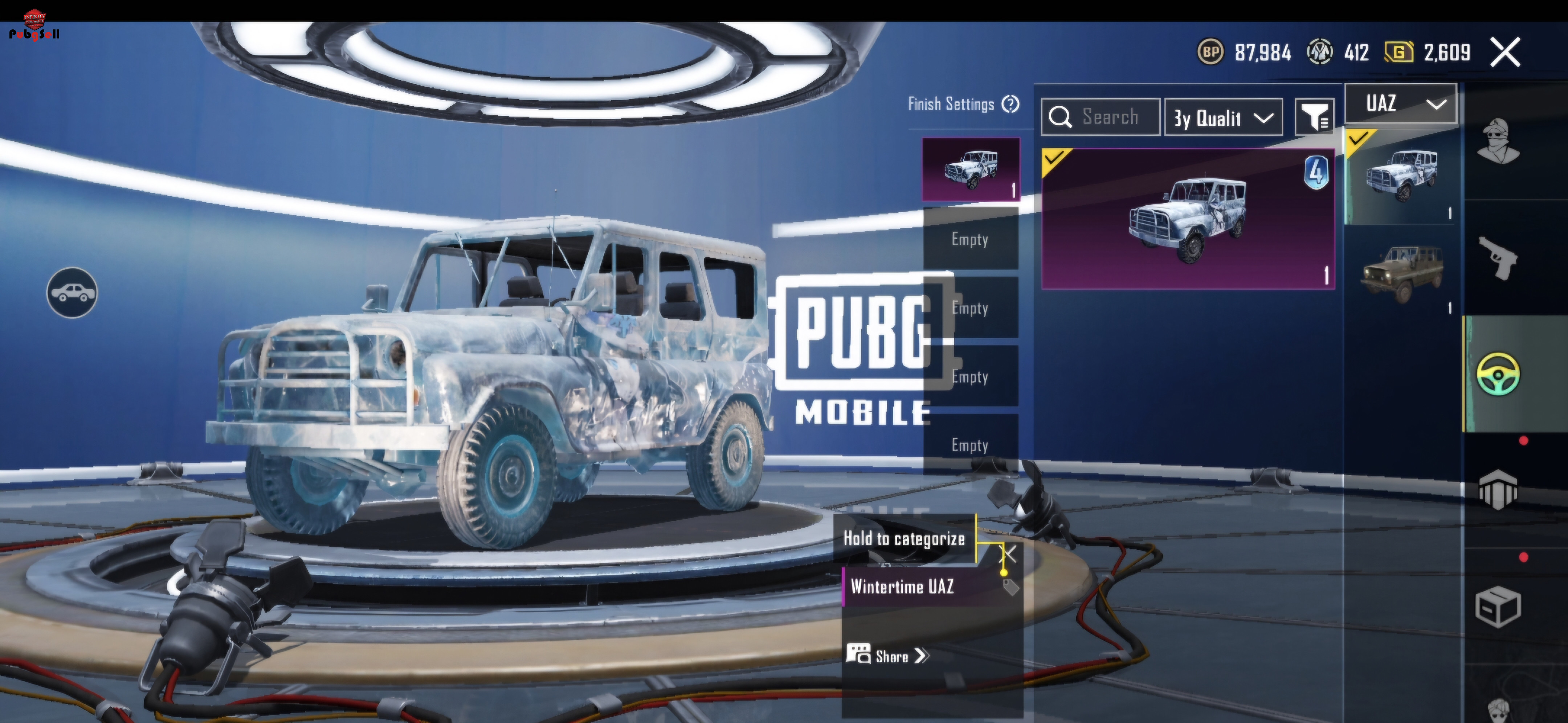Image resolution: width=1568 pixels, height=723 pixels.
Task: Click the BP currency coin icon
Action: 1211,52
